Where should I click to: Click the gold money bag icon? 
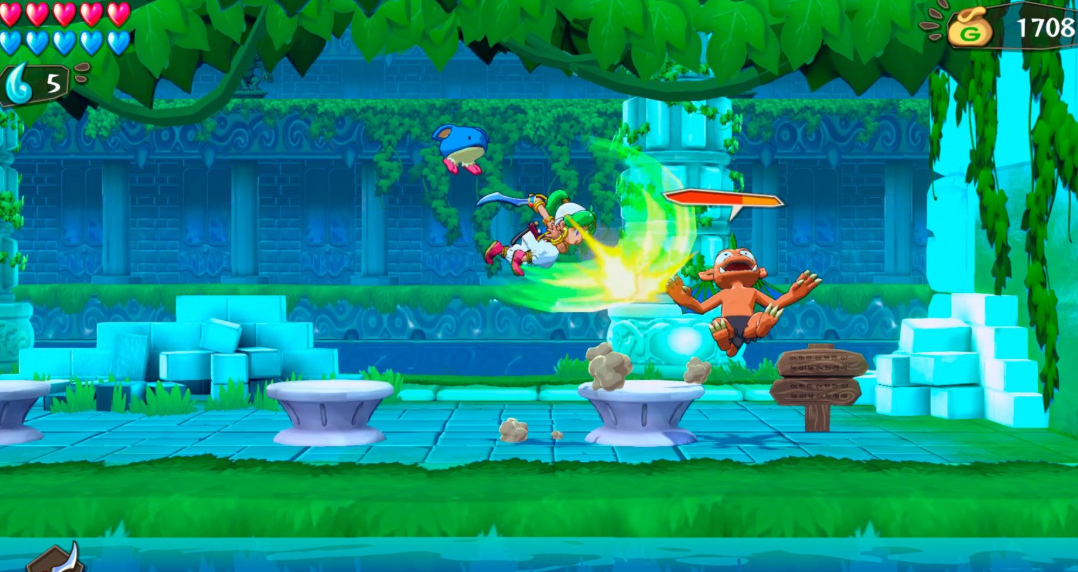tap(971, 28)
